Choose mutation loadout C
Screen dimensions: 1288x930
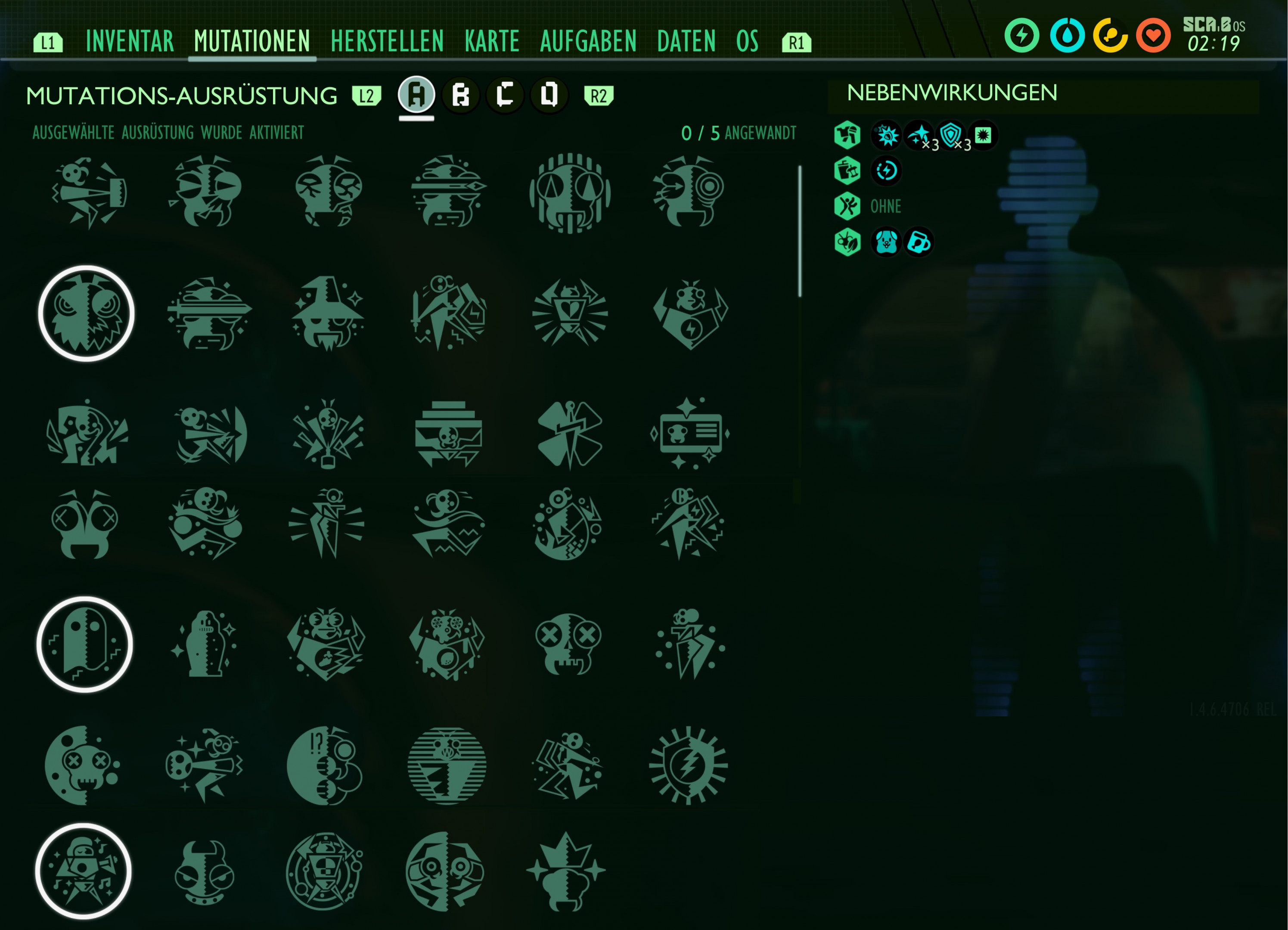tap(505, 95)
